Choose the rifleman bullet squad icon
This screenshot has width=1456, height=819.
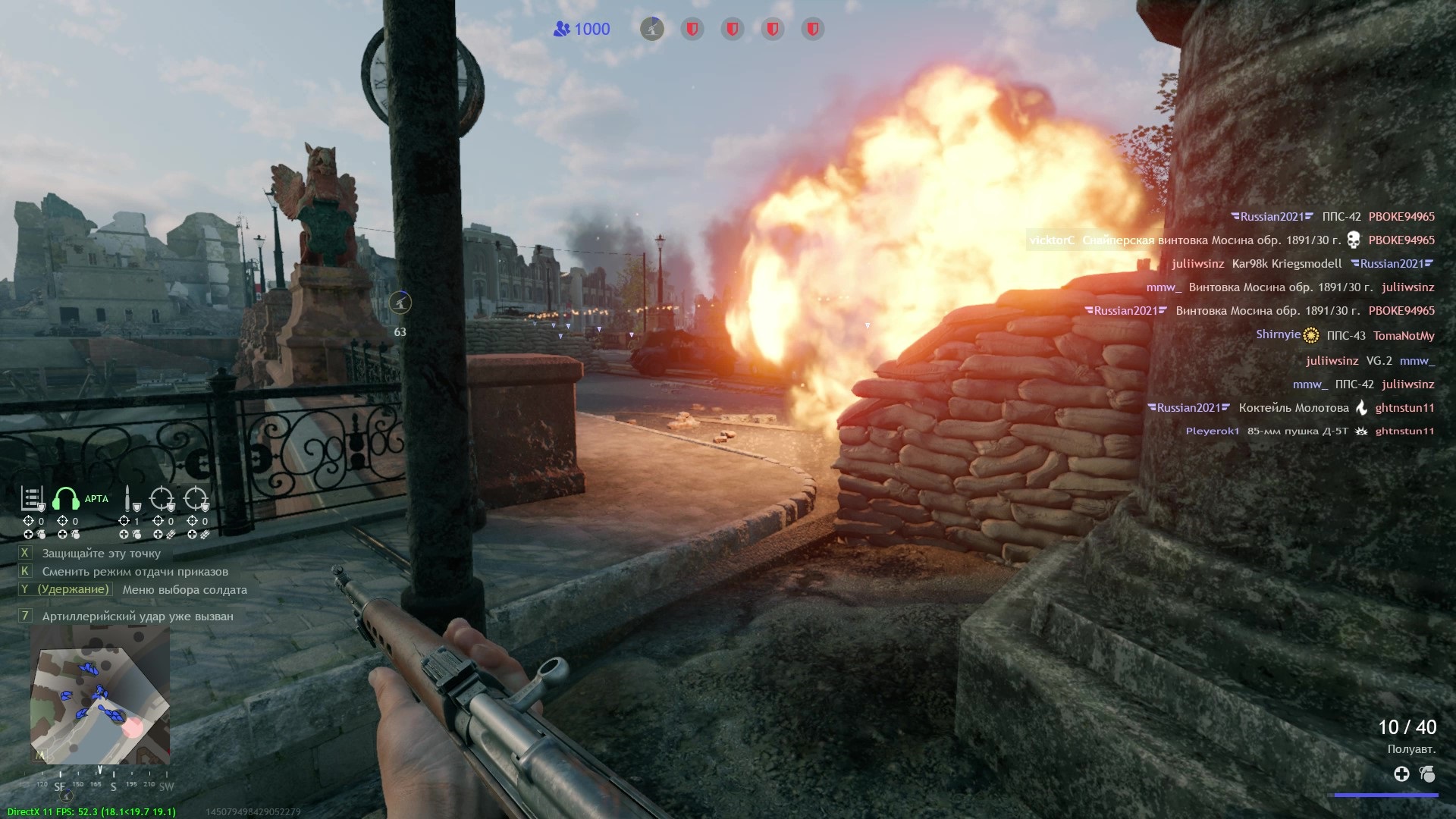129,499
